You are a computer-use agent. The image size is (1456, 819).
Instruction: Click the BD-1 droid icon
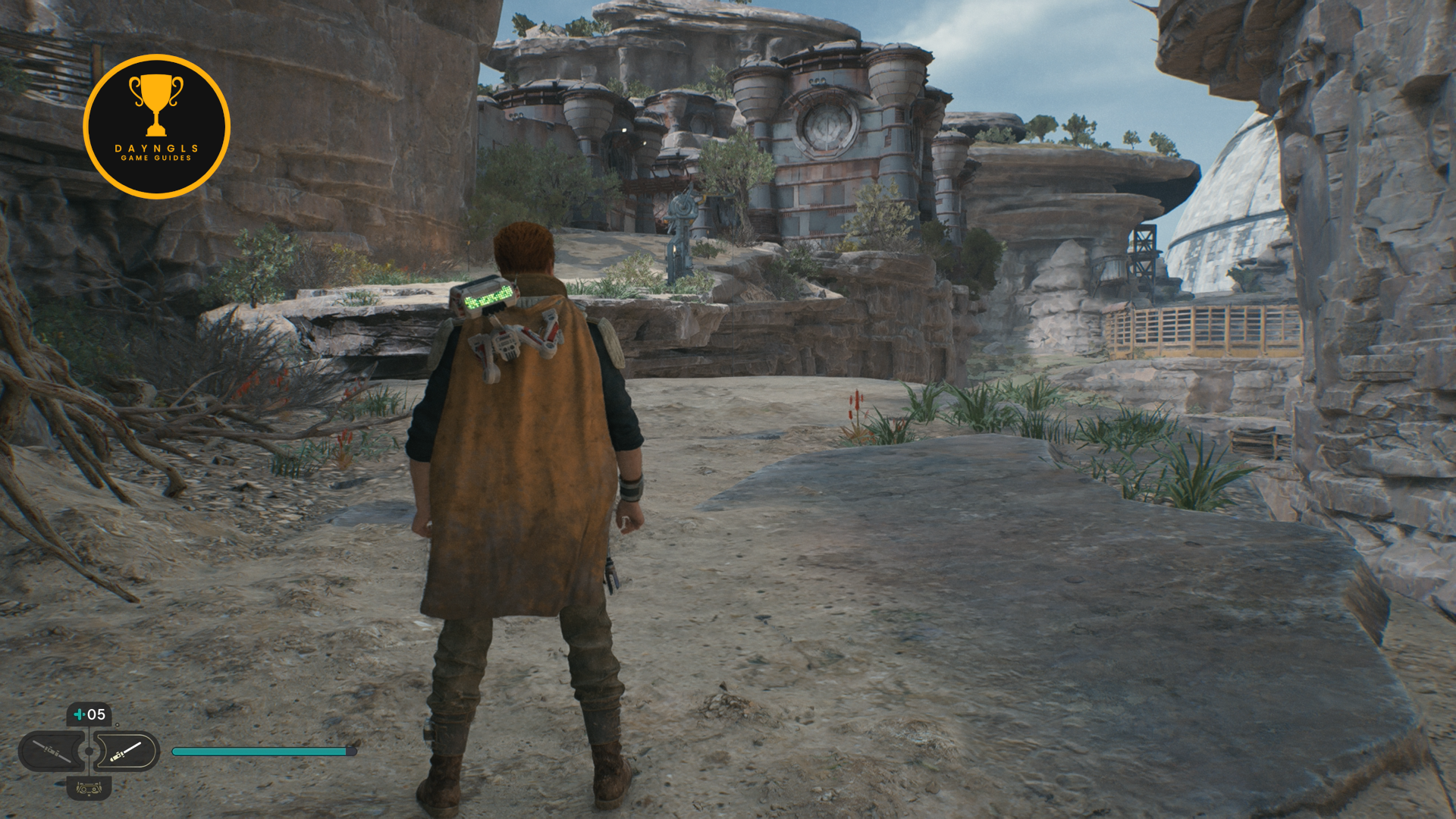tap(89, 789)
